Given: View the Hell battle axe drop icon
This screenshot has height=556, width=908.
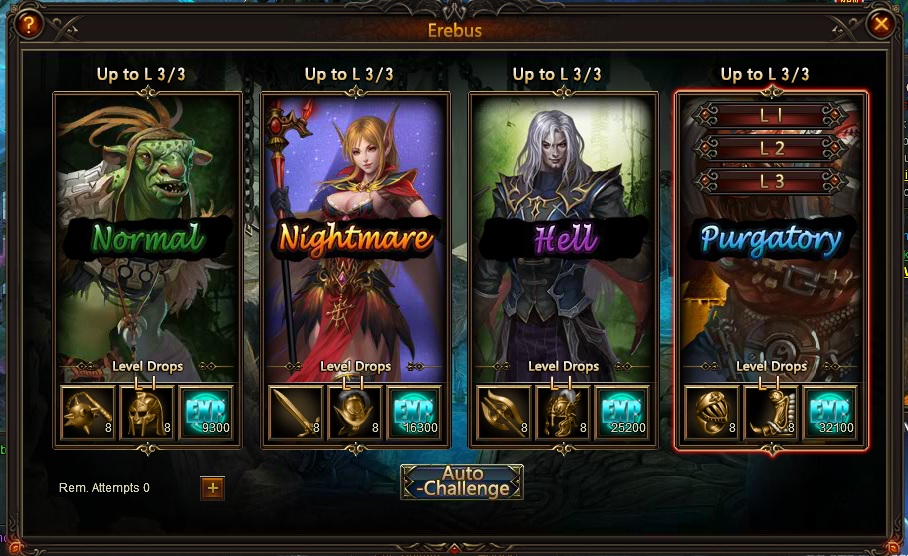Looking at the screenshot, I should click(x=505, y=413).
